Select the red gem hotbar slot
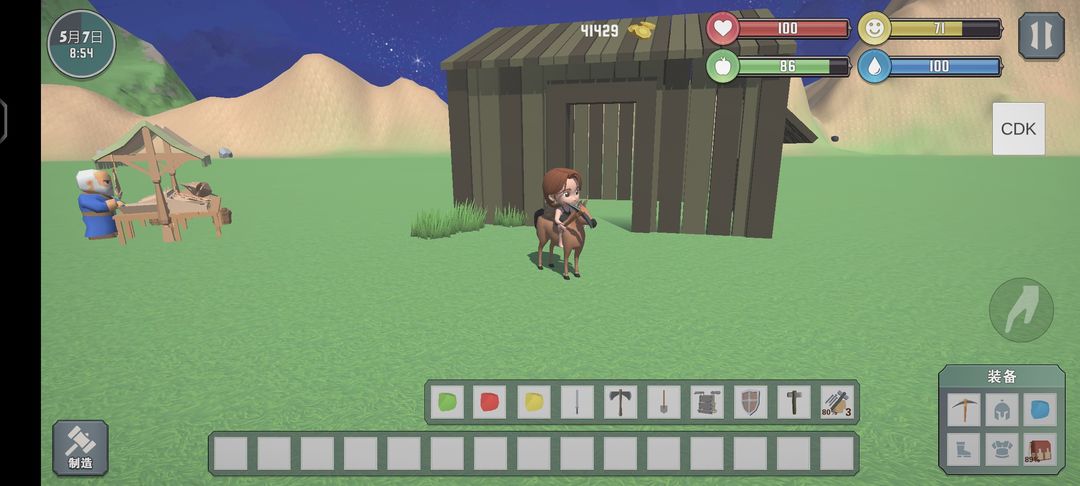Image resolution: width=1080 pixels, height=486 pixels. pyautogui.click(x=491, y=402)
